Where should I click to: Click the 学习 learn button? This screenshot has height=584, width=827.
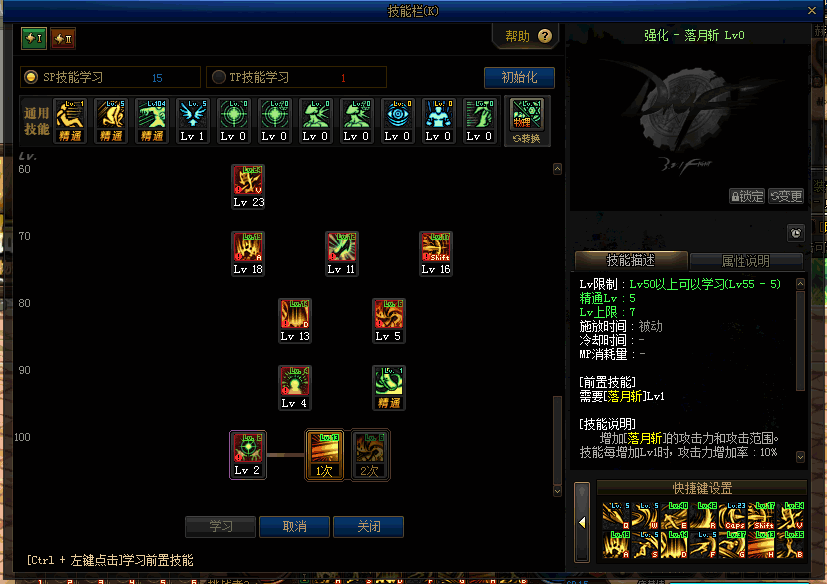pos(220,526)
